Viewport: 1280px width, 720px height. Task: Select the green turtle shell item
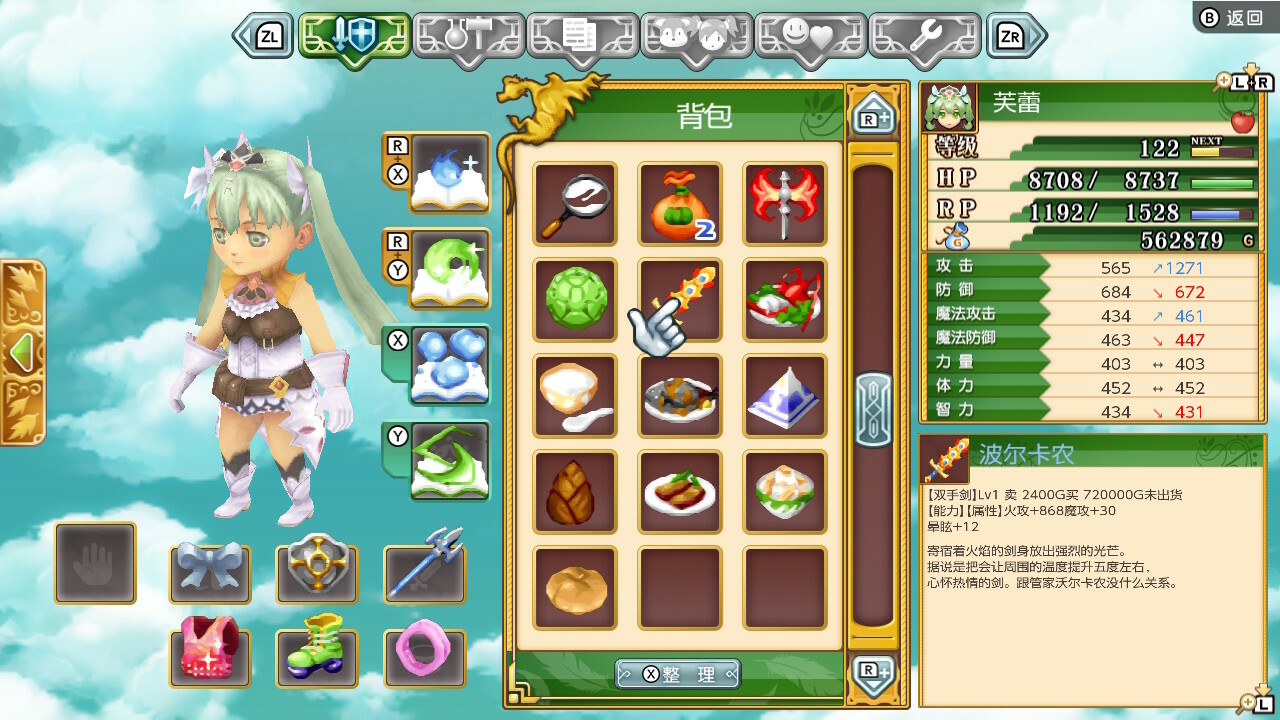tap(575, 300)
